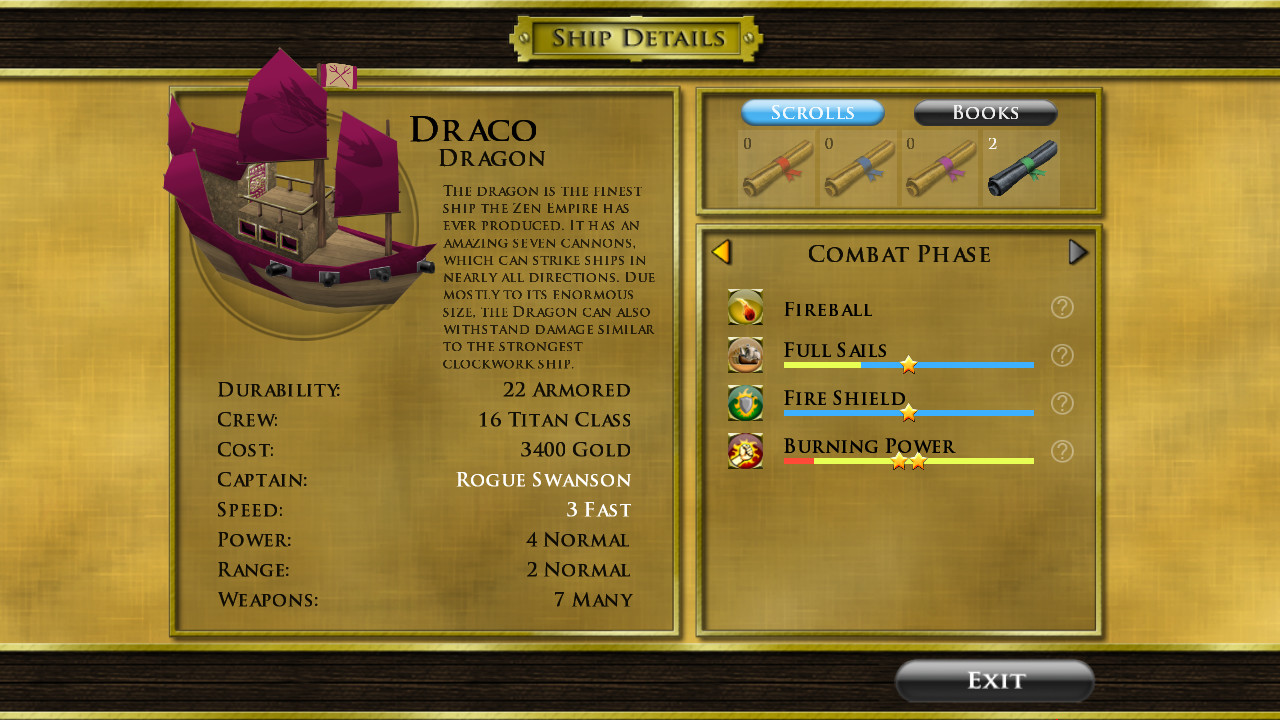
Task: Select the Fire Shield ability icon
Action: [745, 402]
